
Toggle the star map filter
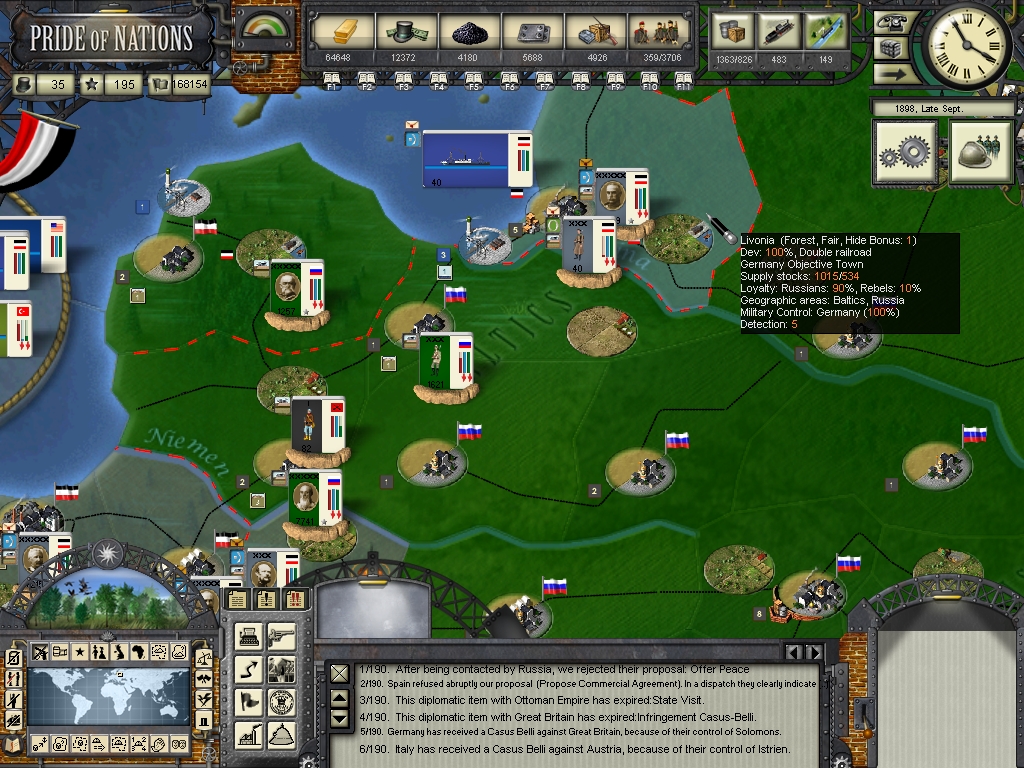[x=79, y=653]
